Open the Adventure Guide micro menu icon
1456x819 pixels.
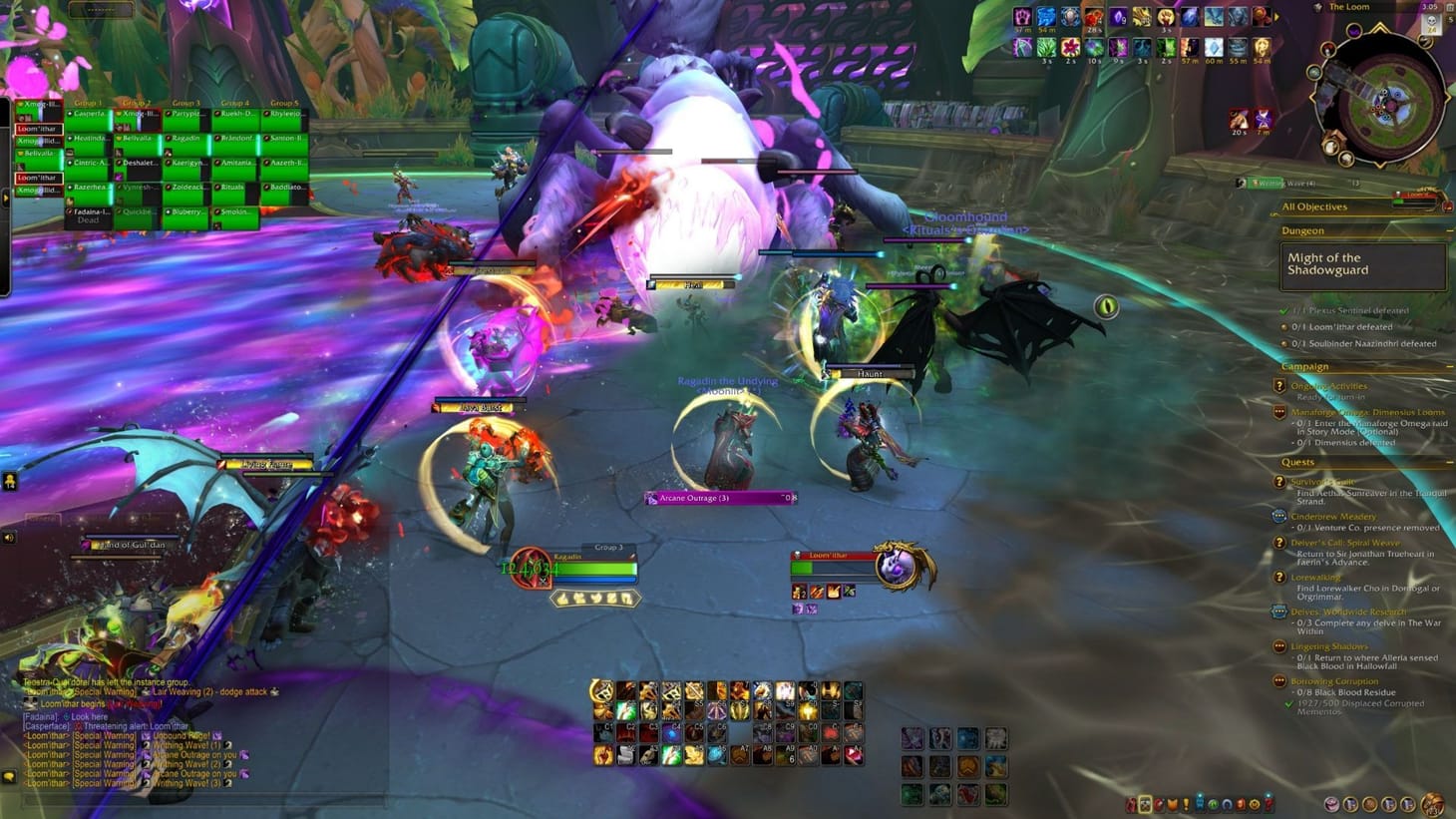(x=1241, y=803)
